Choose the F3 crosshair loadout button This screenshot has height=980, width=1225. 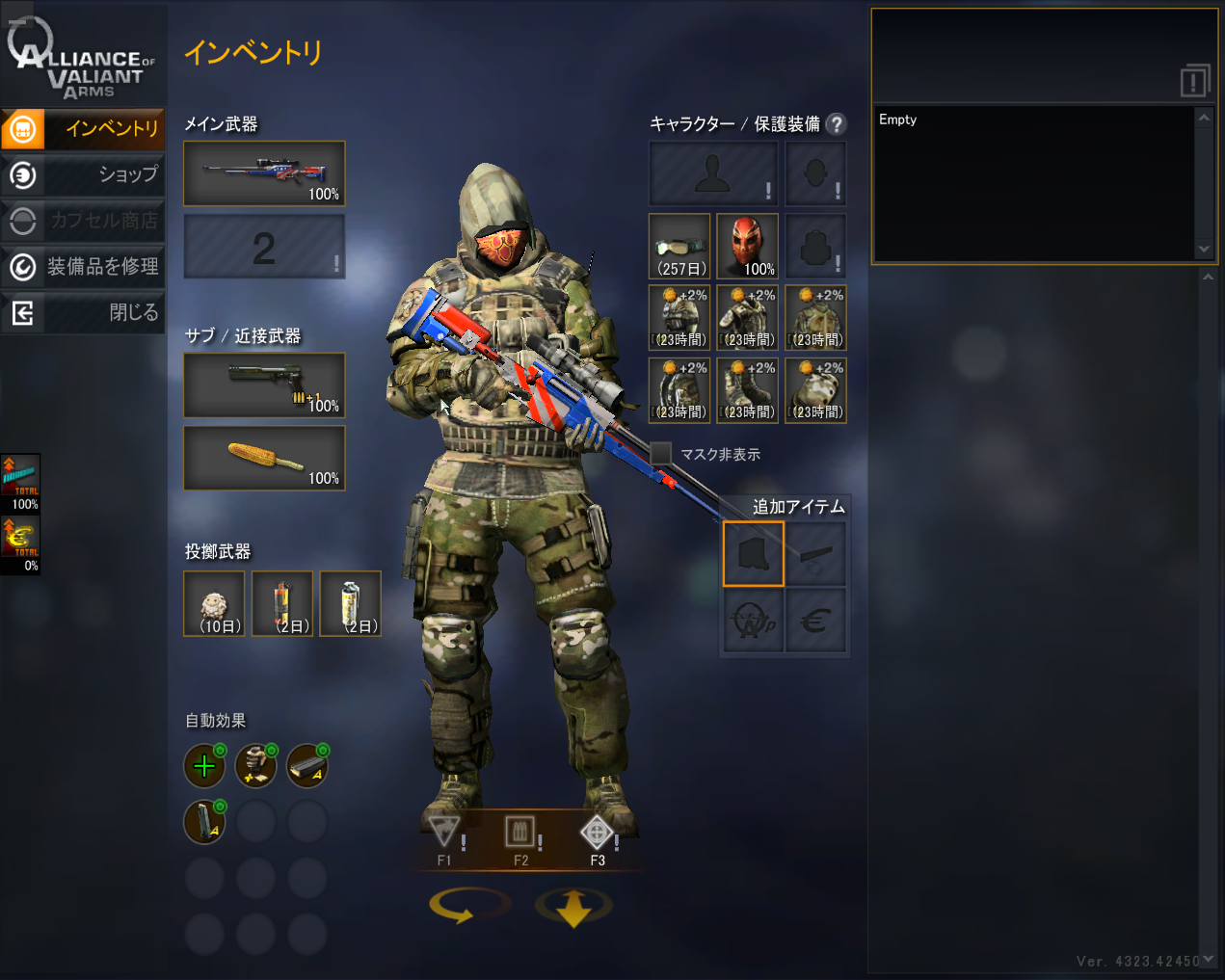click(x=597, y=836)
